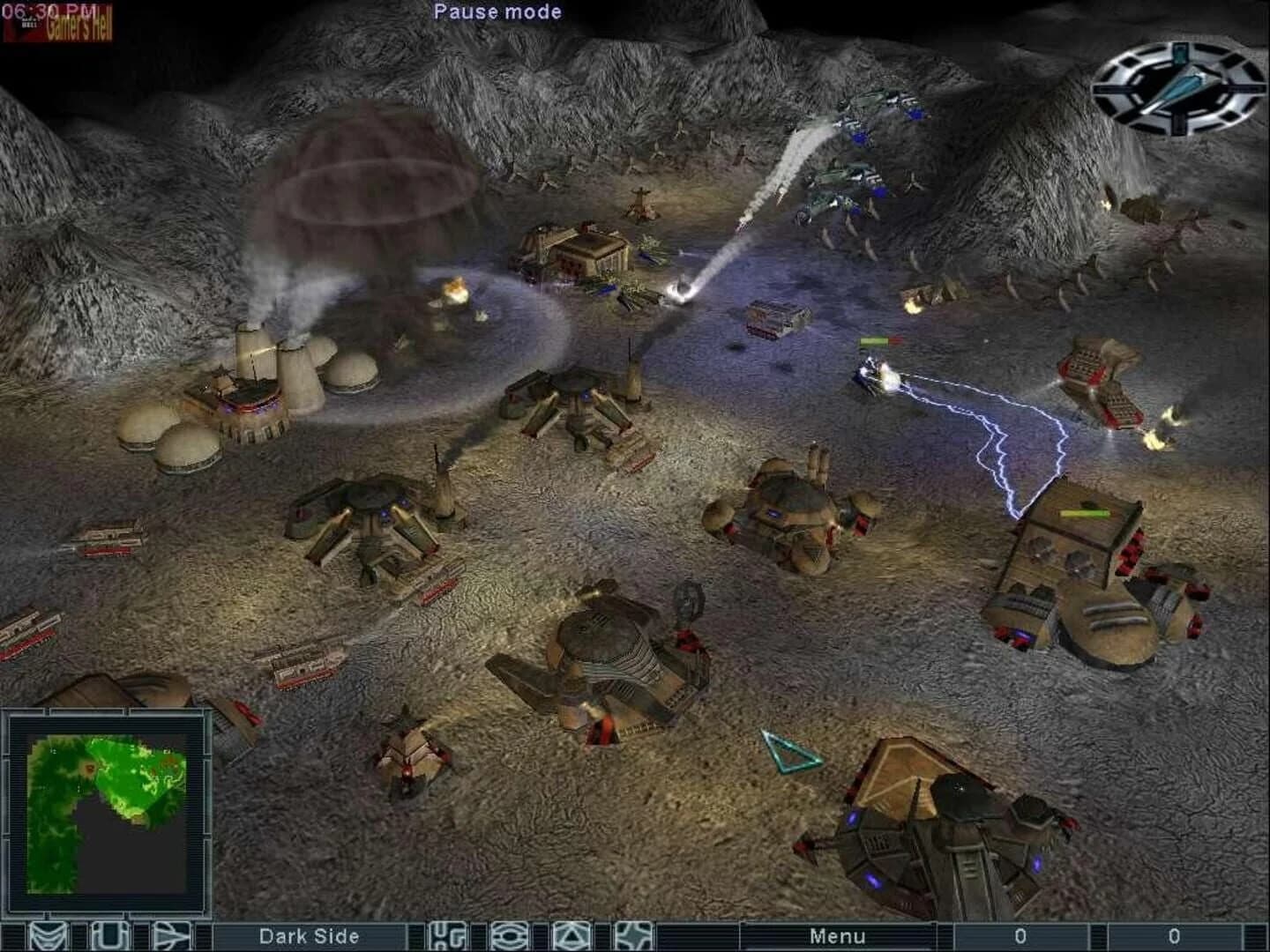Image resolution: width=1270 pixels, height=952 pixels.
Task: Open the game Menu from the bottom bar
Action: [838, 935]
